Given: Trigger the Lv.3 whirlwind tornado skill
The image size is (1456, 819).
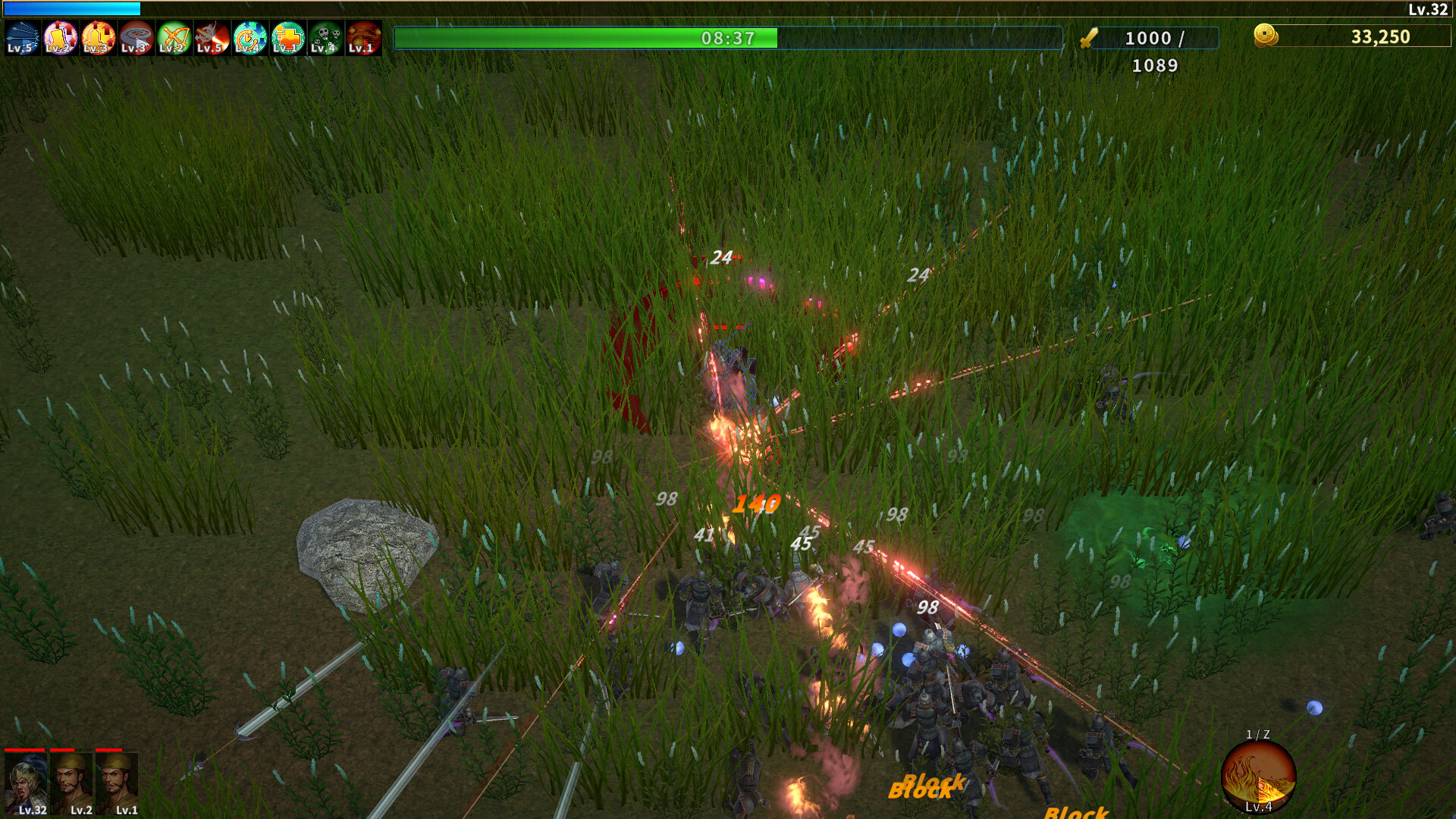Looking at the screenshot, I should (136, 36).
